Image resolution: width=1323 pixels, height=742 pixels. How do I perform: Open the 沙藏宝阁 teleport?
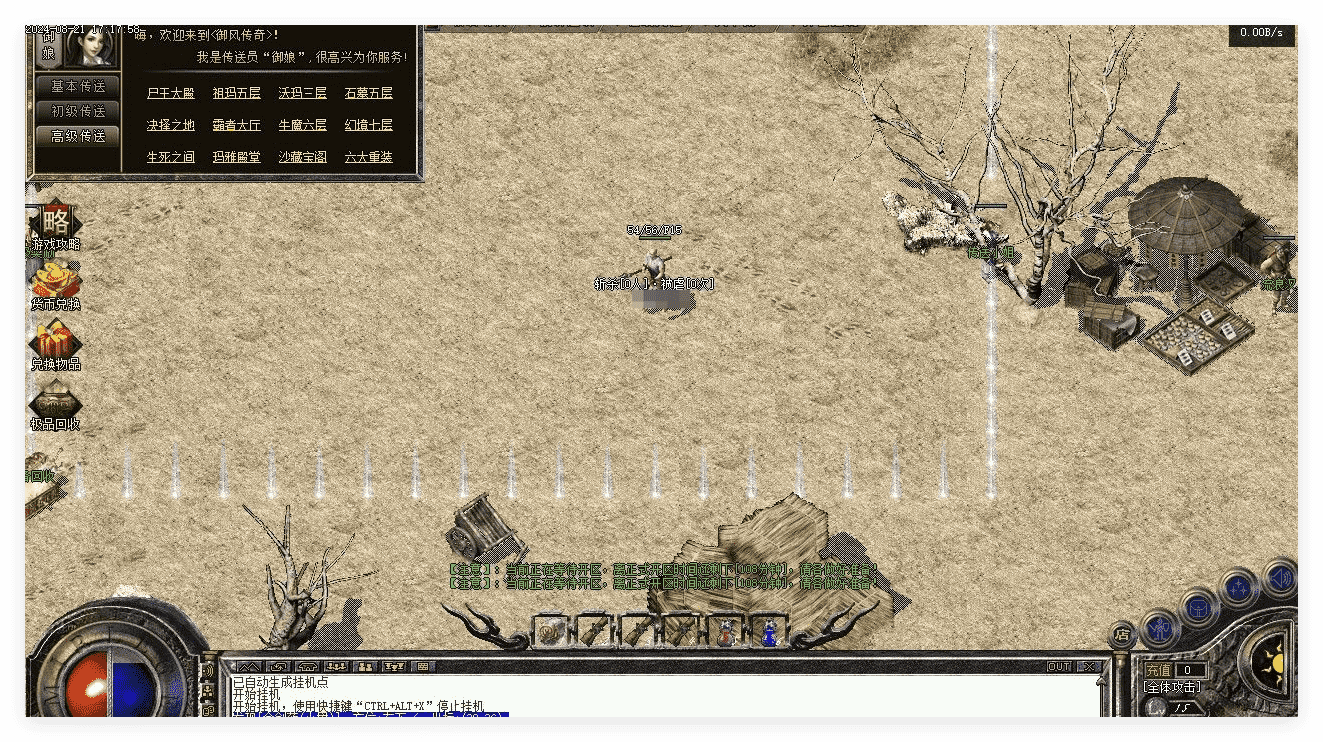click(302, 157)
